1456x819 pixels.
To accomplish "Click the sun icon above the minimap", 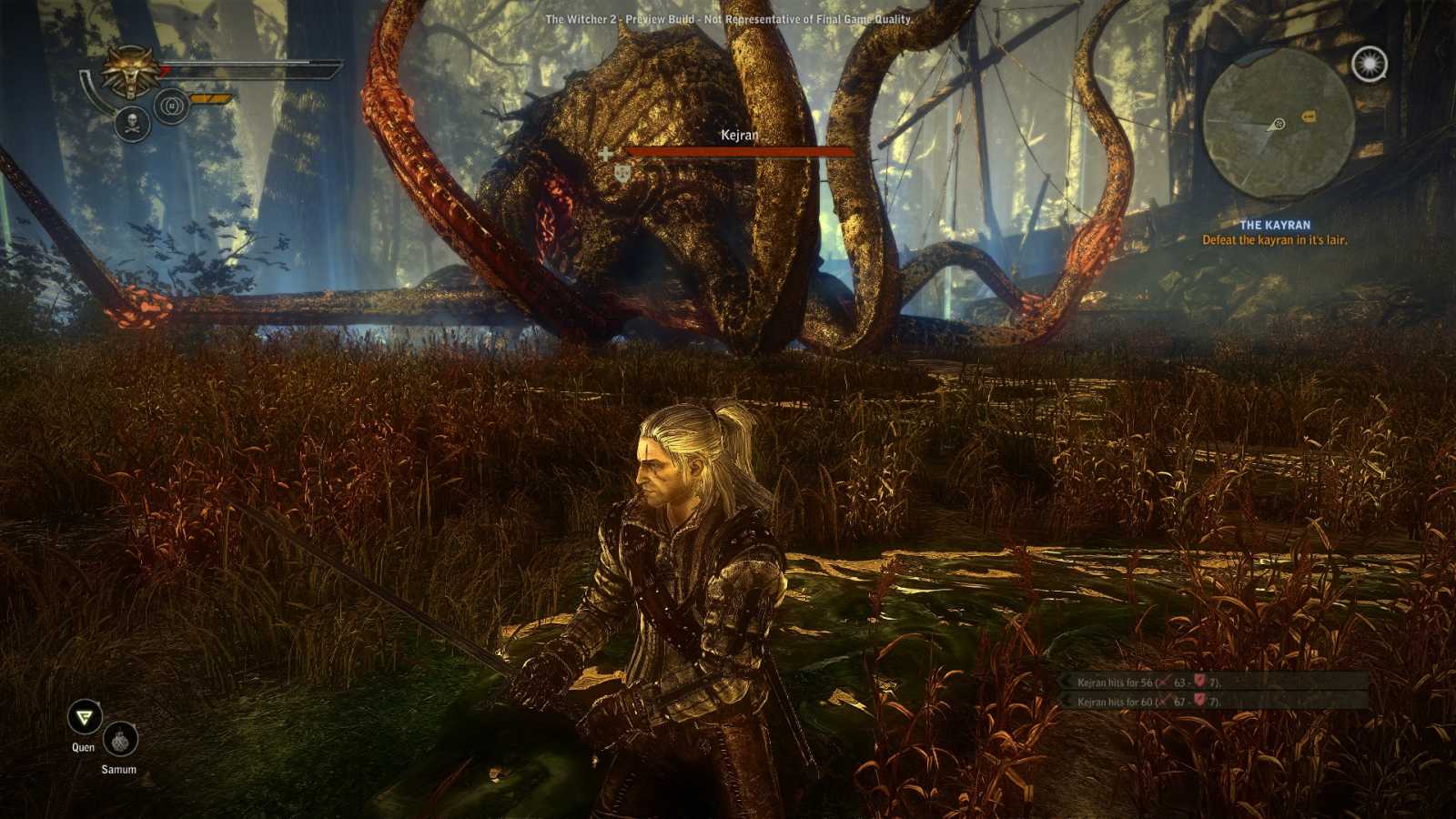I will click(1368, 64).
